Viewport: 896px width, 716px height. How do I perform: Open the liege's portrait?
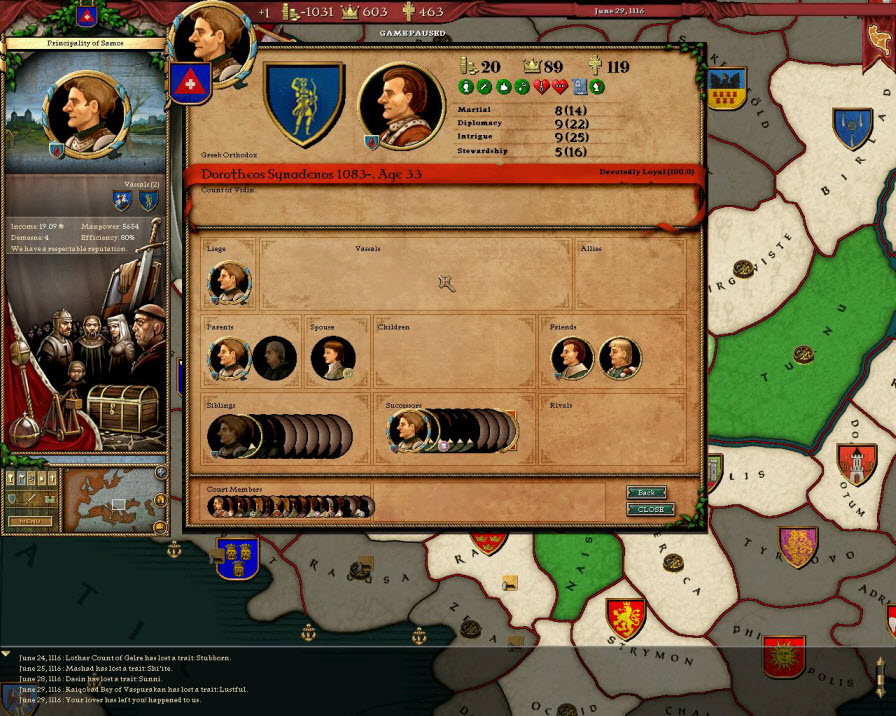229,283
